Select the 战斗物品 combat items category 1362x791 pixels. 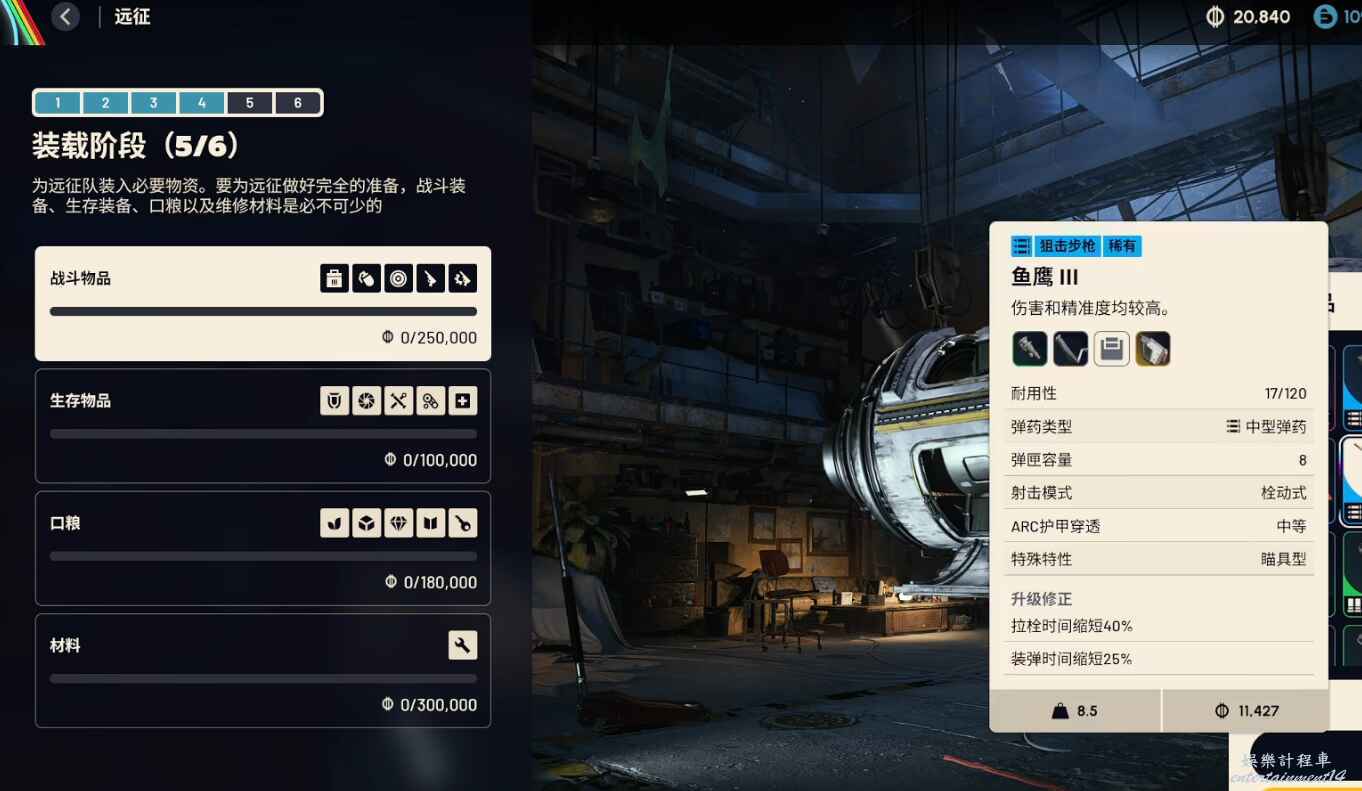click(x=262, y=303)
